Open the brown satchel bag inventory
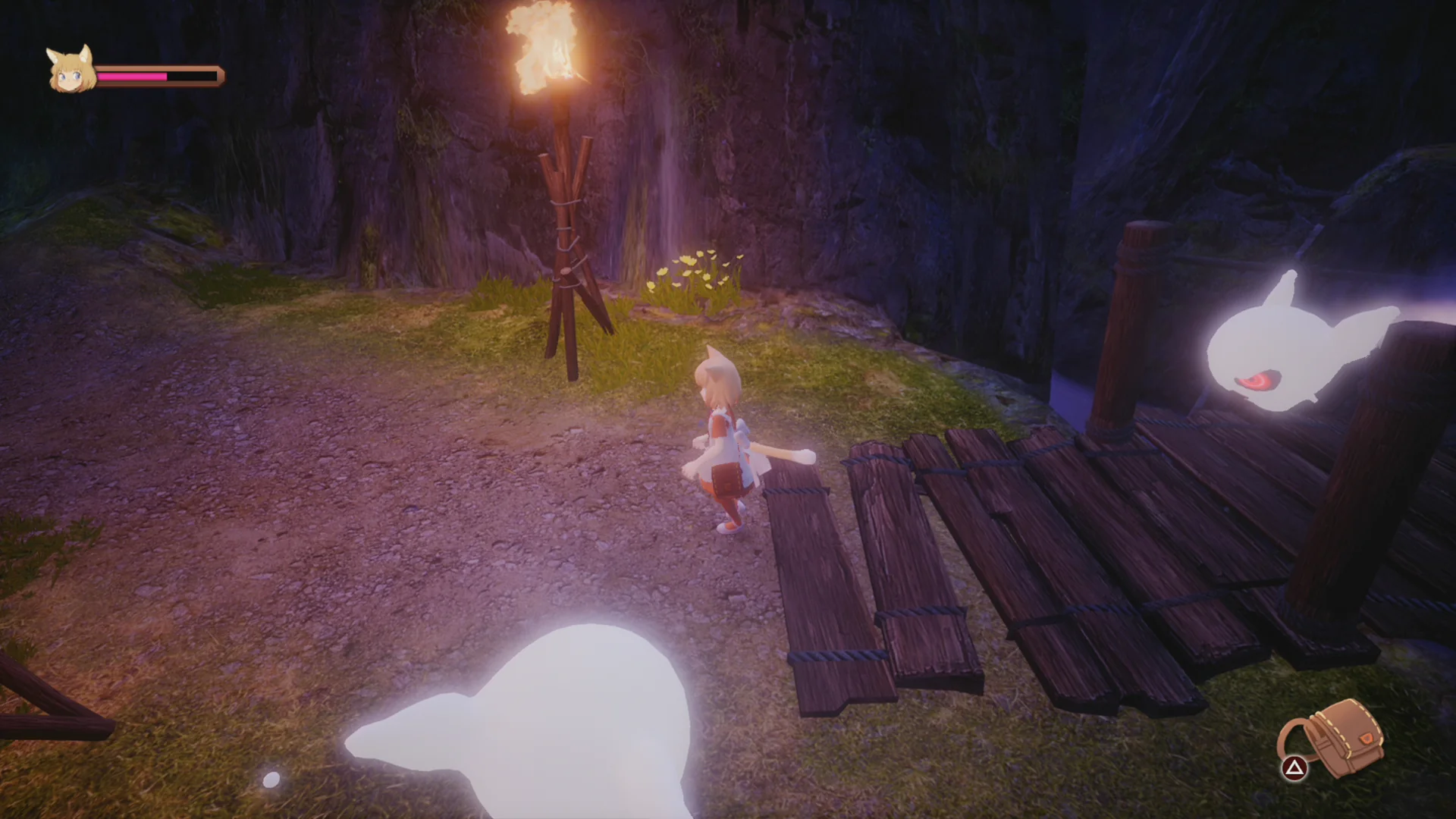The image size is (1456, 819). [1340, 738]
